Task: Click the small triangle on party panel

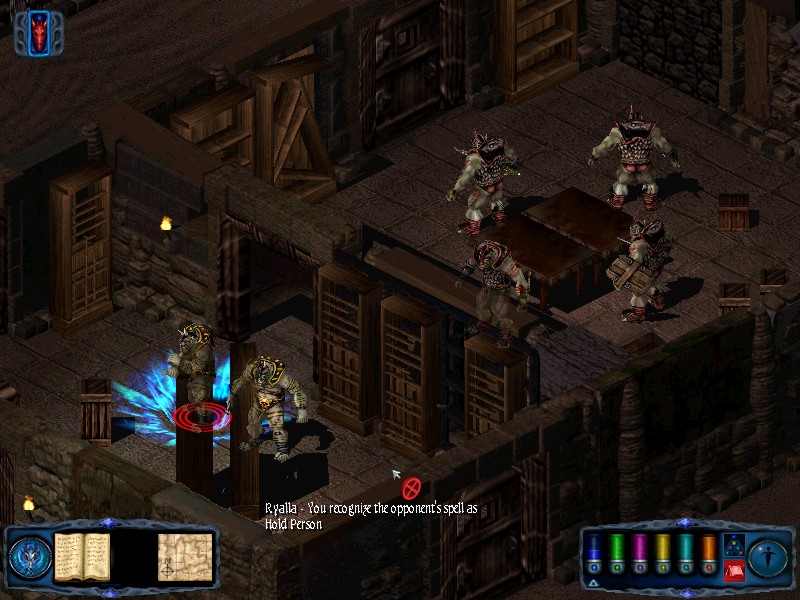Action: tap(594, 581)
